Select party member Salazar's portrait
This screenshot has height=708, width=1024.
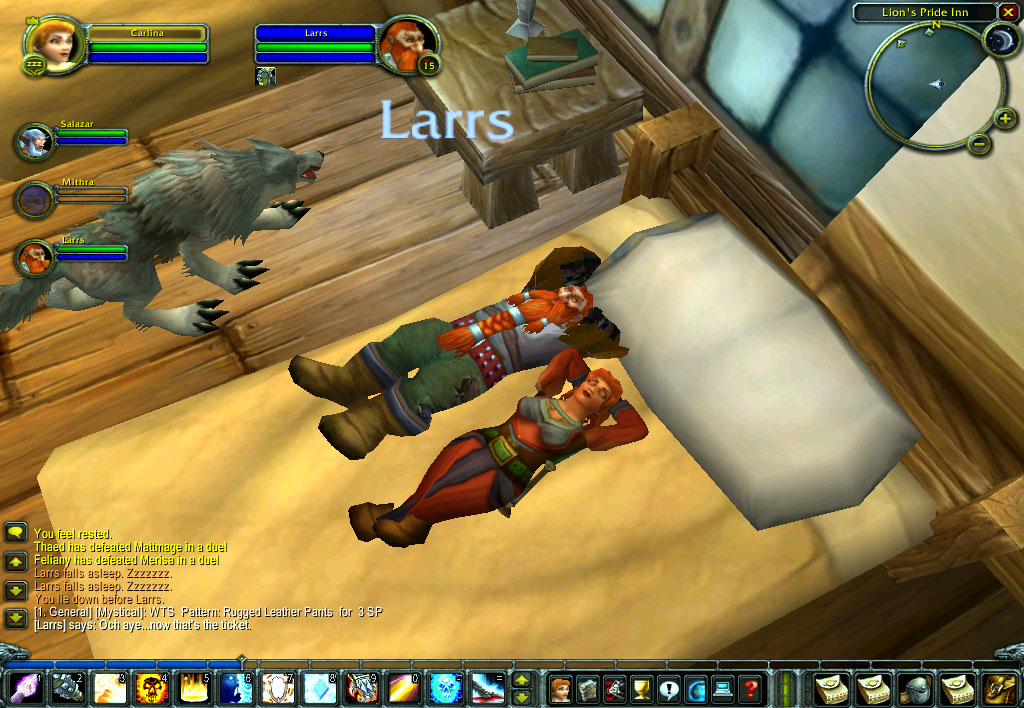click(x=35, y=142)
